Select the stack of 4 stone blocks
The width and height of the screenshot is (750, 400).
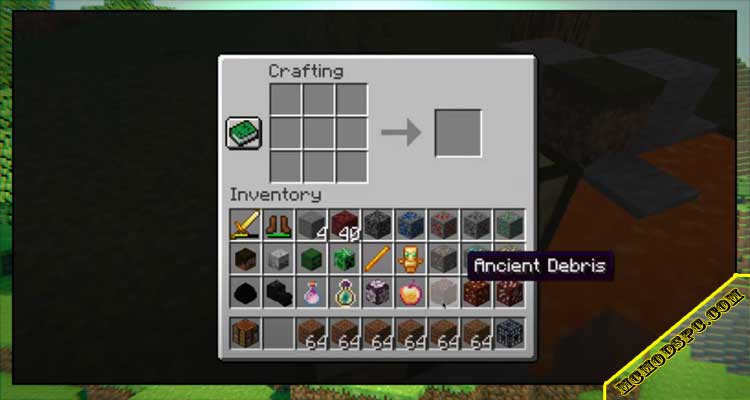[312, 227]
